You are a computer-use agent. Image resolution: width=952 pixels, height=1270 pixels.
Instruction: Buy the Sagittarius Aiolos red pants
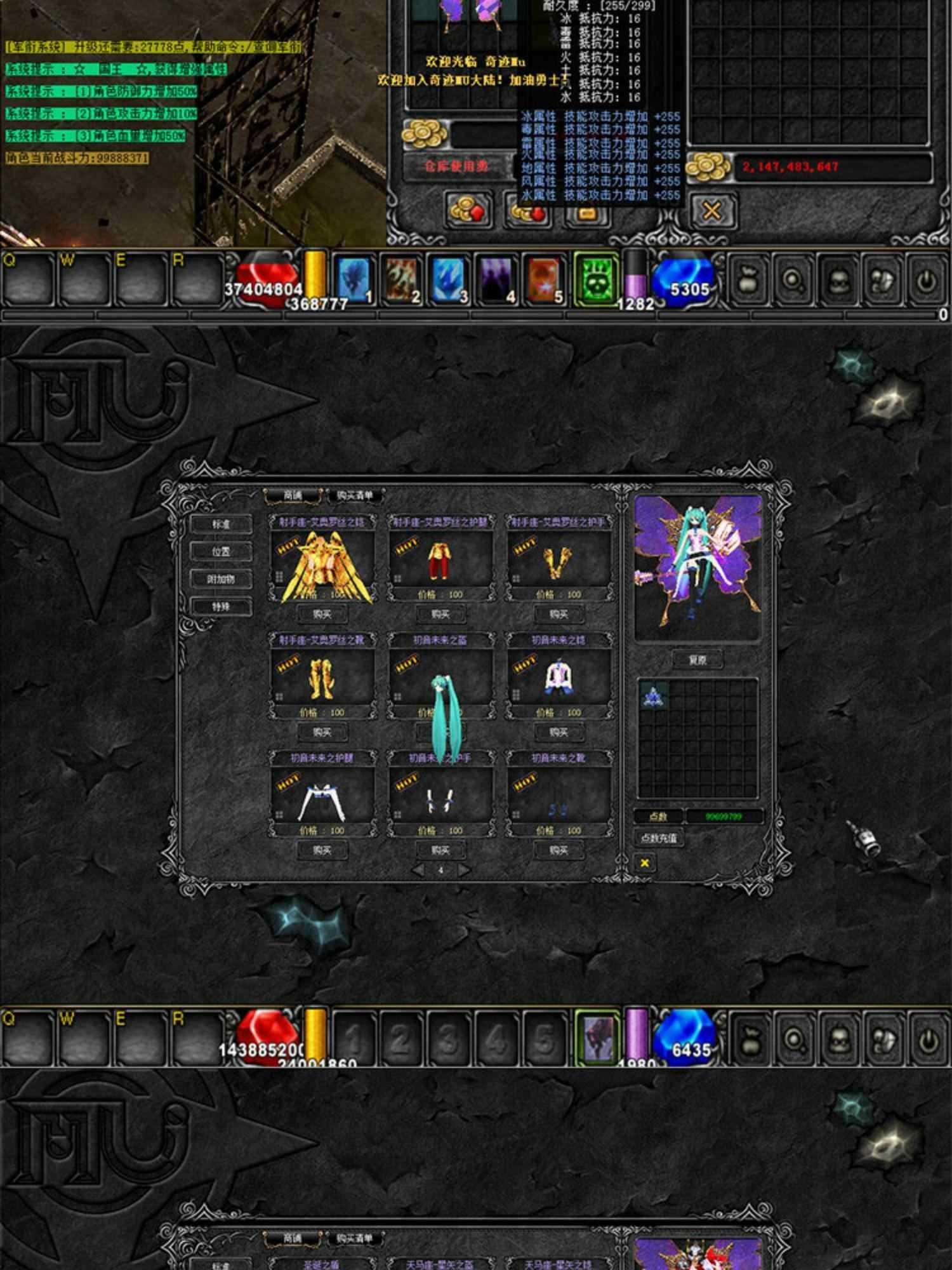tap(440, 614)
